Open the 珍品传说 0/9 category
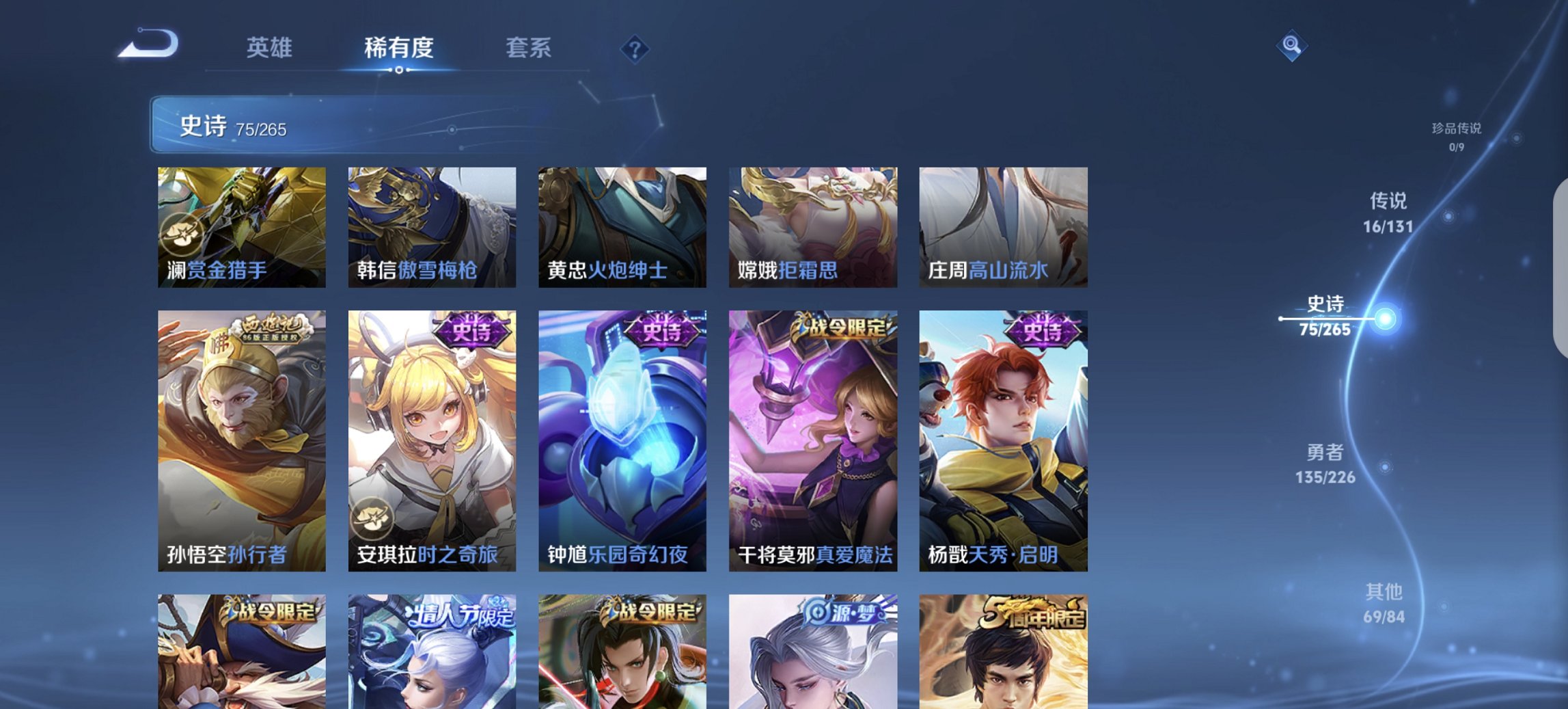Image resolution: width=1568 pixels, height=709 pixels. [x=1457, y=135]
